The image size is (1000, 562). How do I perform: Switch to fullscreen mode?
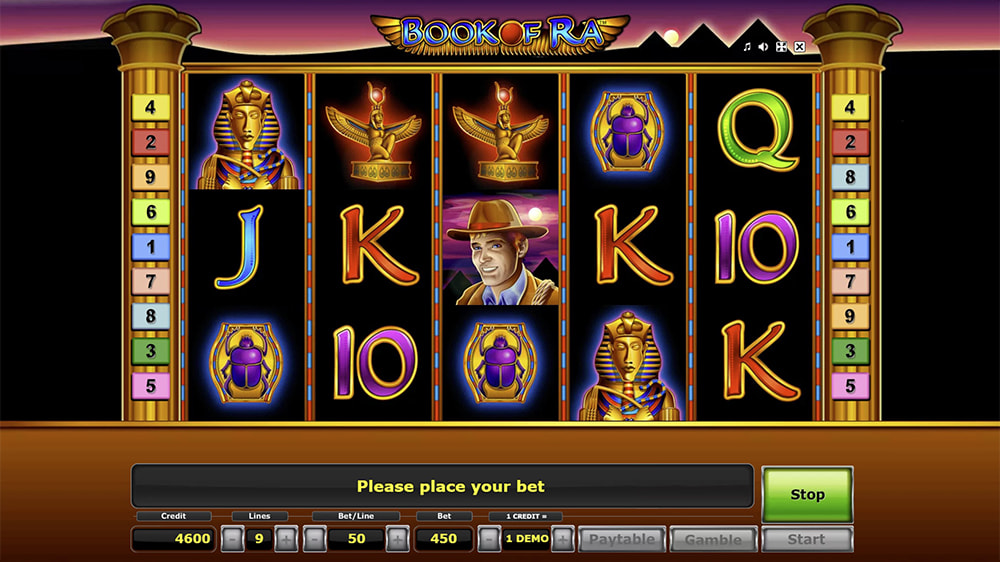point(780,47)
